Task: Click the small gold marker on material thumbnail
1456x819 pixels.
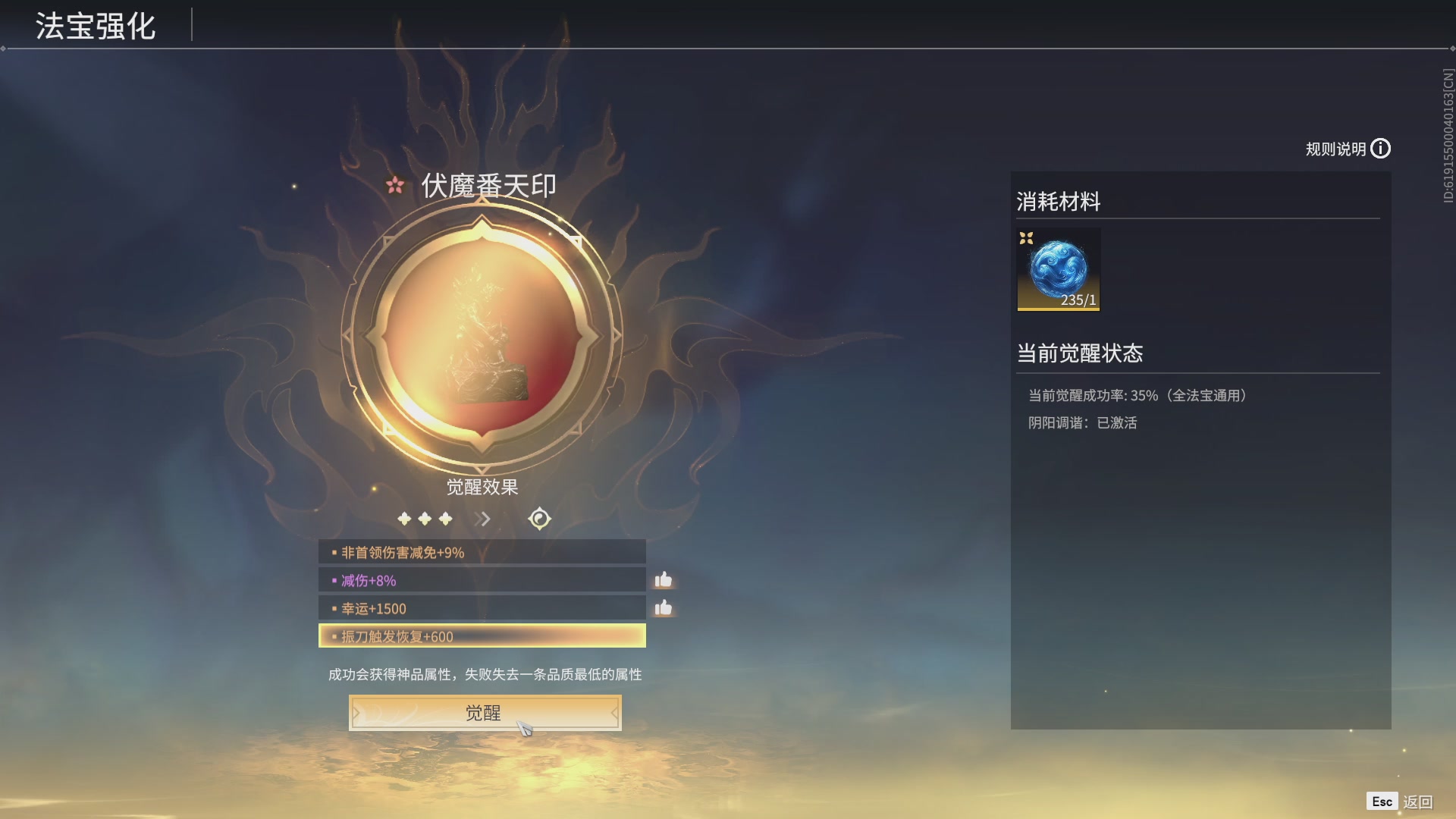Action: click(1028, 239)
